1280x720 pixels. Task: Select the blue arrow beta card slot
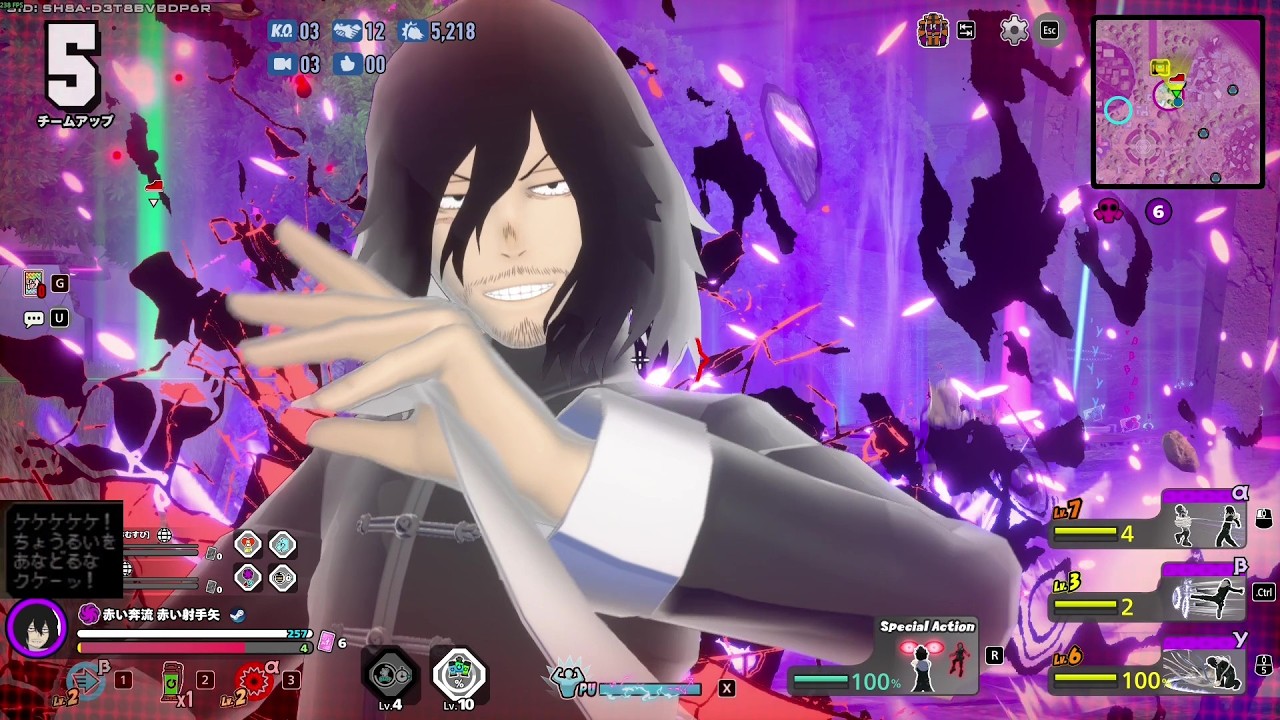point(86,681)
